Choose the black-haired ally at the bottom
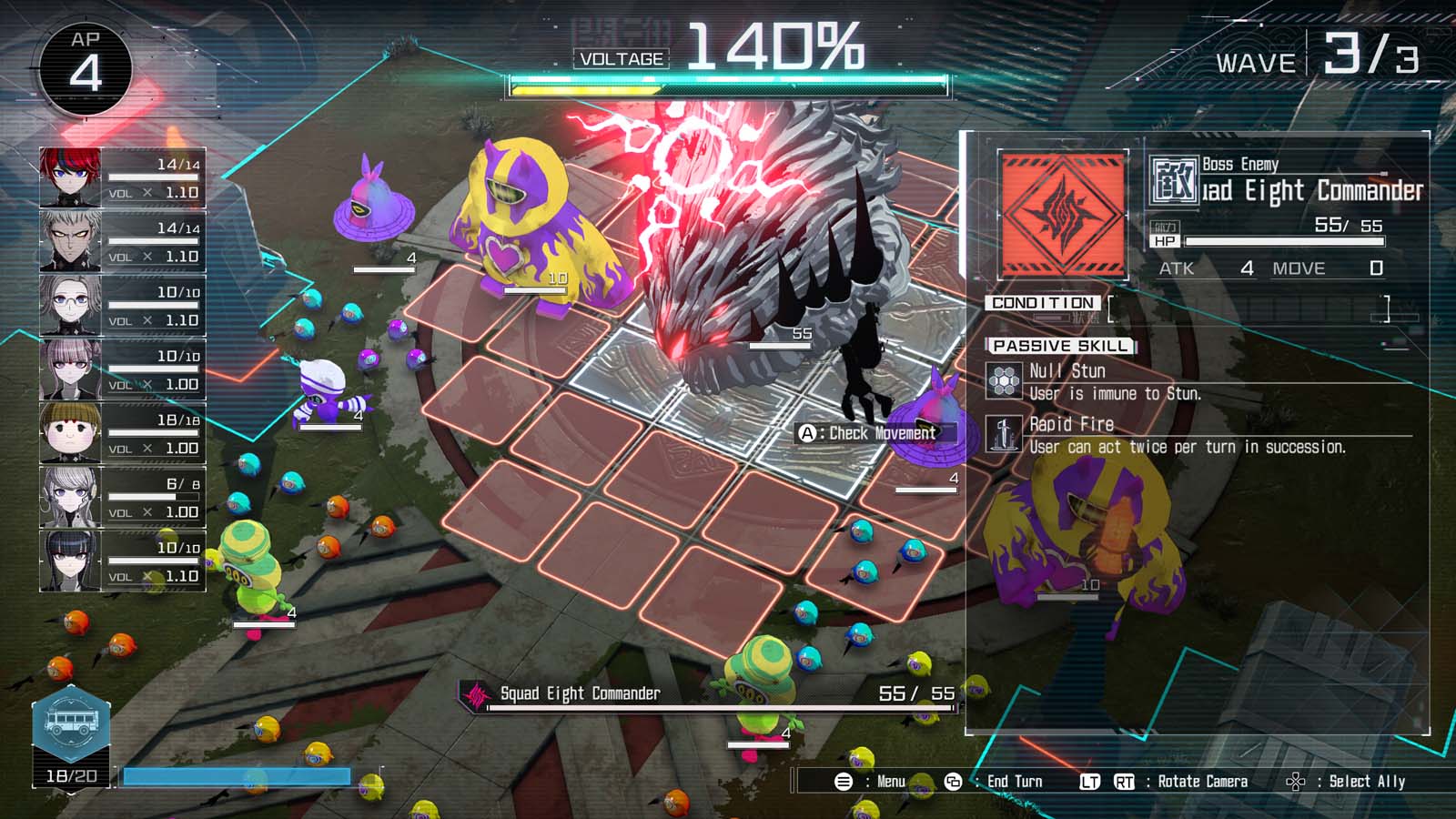 71,561
